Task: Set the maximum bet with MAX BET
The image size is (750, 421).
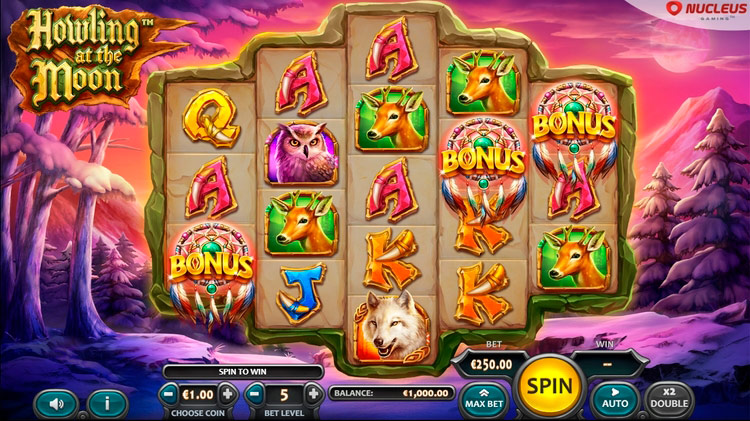Action: click(484, 400)
